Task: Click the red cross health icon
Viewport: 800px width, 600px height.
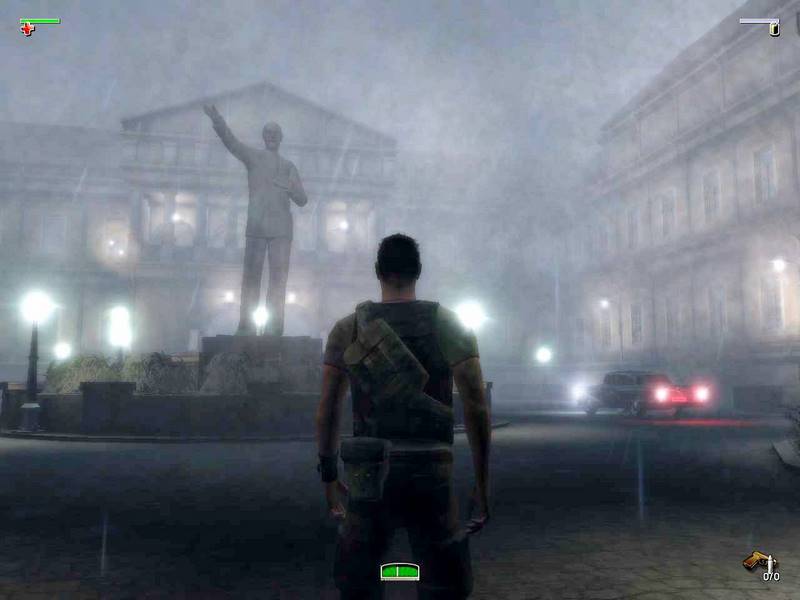Action: (x=27, y=29)
